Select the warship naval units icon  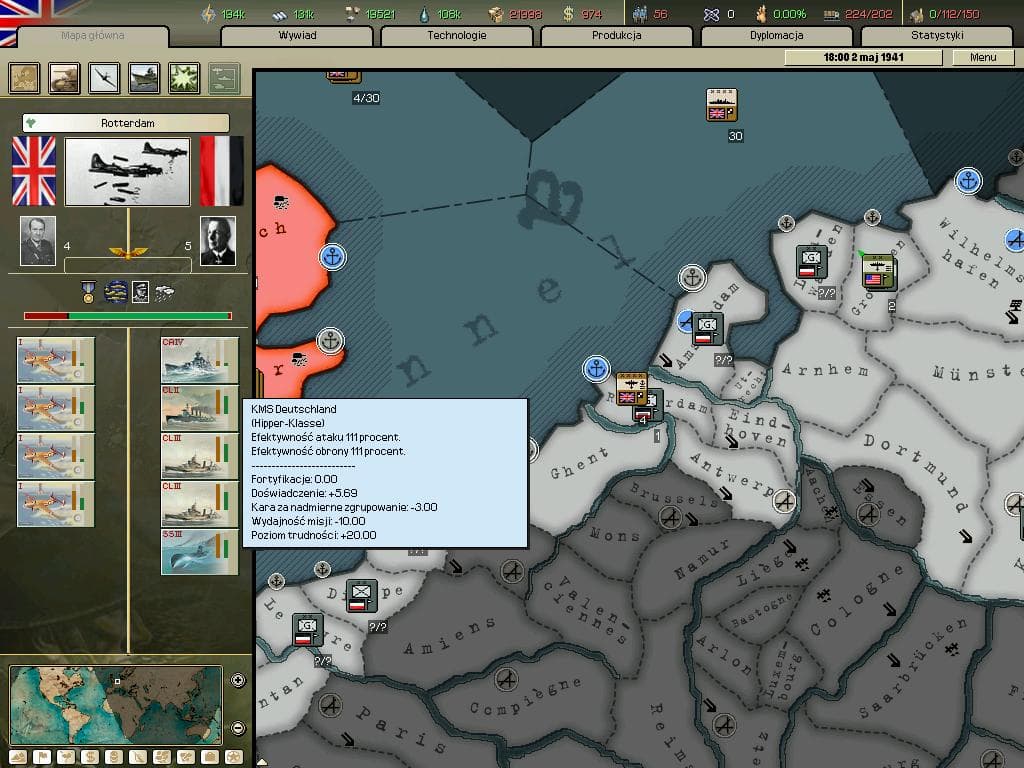pos(144,78)
